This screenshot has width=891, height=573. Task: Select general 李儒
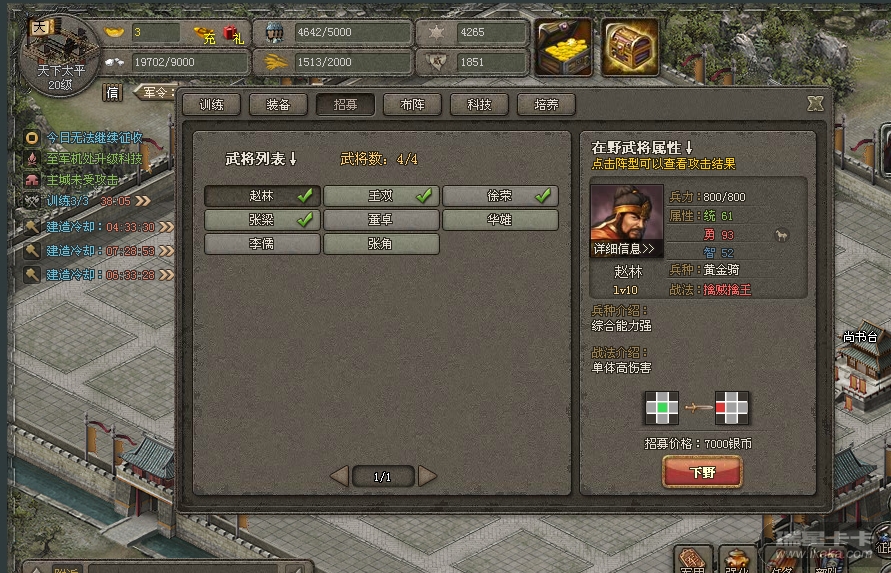tap(262, 244)
